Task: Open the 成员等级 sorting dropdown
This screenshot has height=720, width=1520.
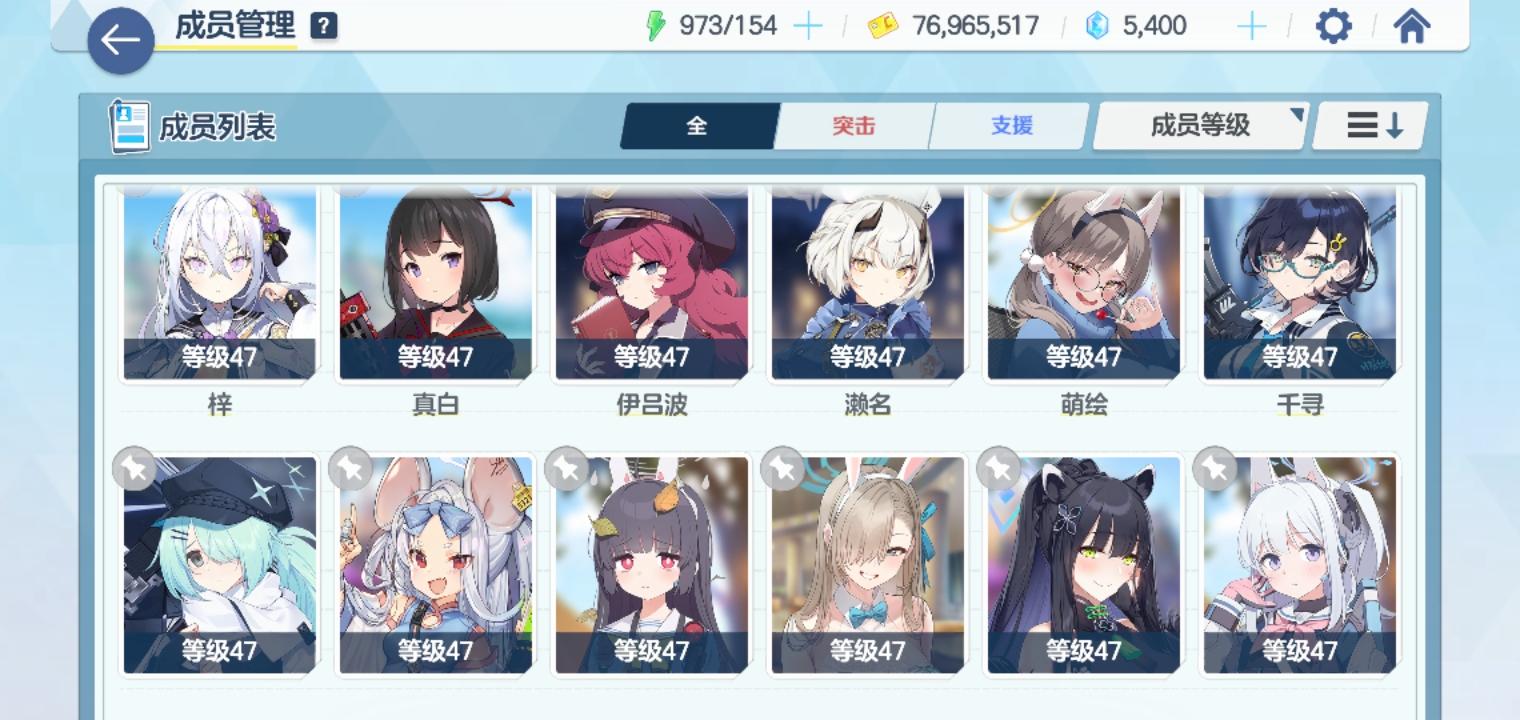Action: pyautogui.click(x=1198, y=124)
